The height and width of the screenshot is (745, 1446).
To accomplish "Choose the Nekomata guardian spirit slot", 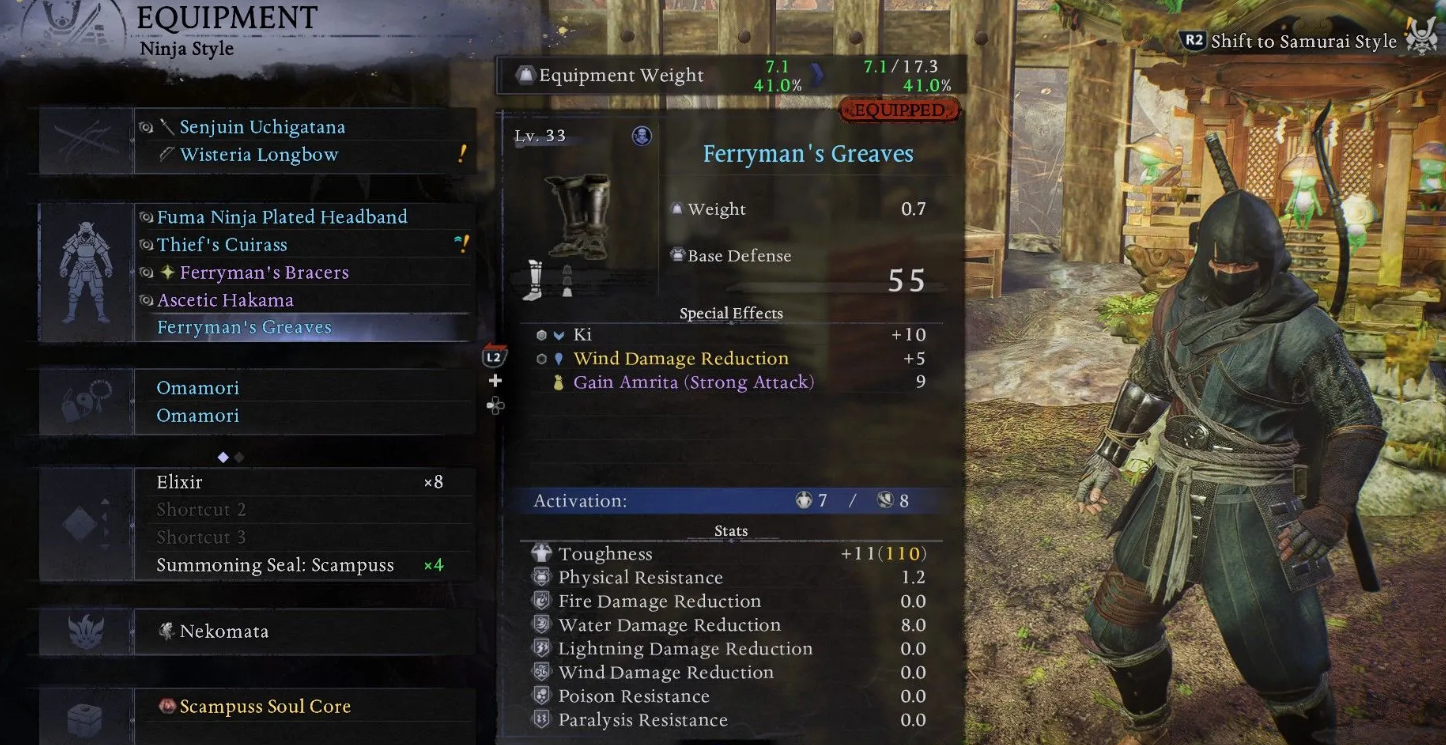I will click(224, 632).
